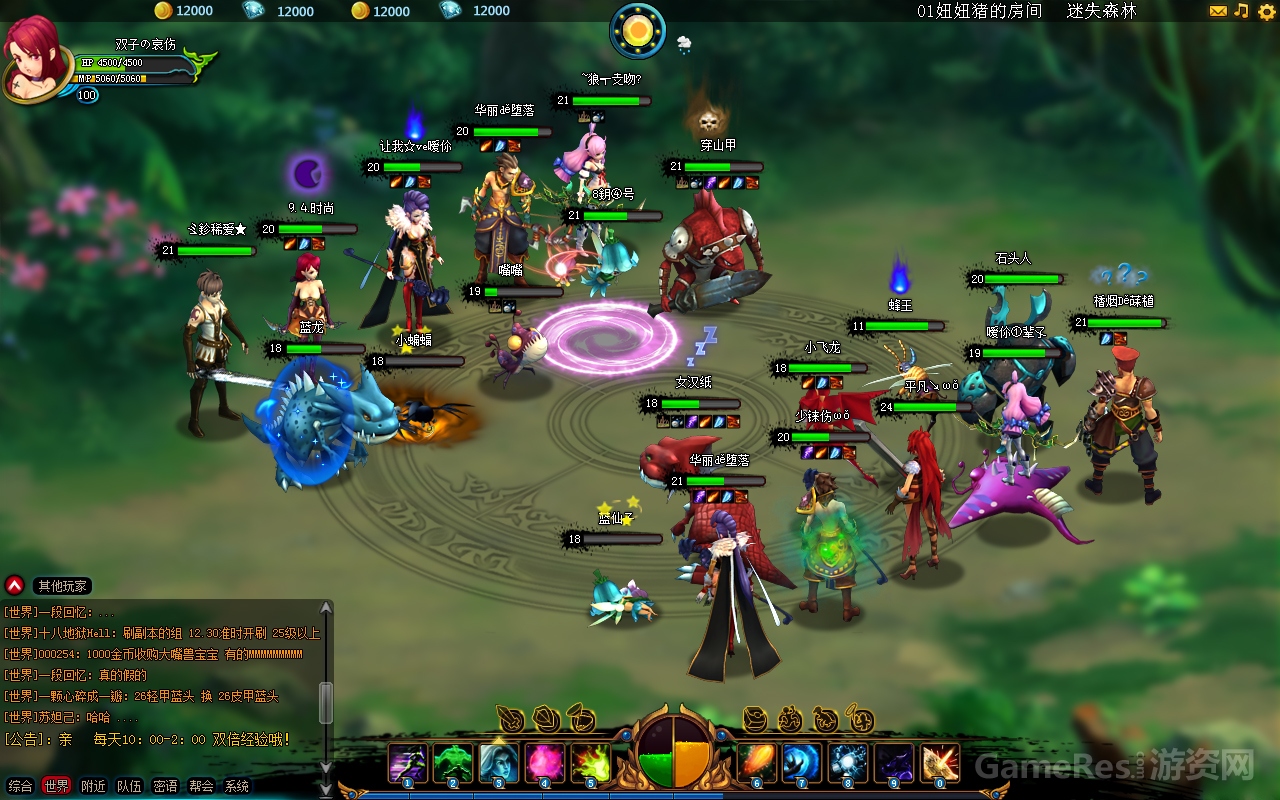The height and width of the screenshot is (800, 1280).
Task: Switch to the 附近 chat tab
Action: tap(93, 786)
